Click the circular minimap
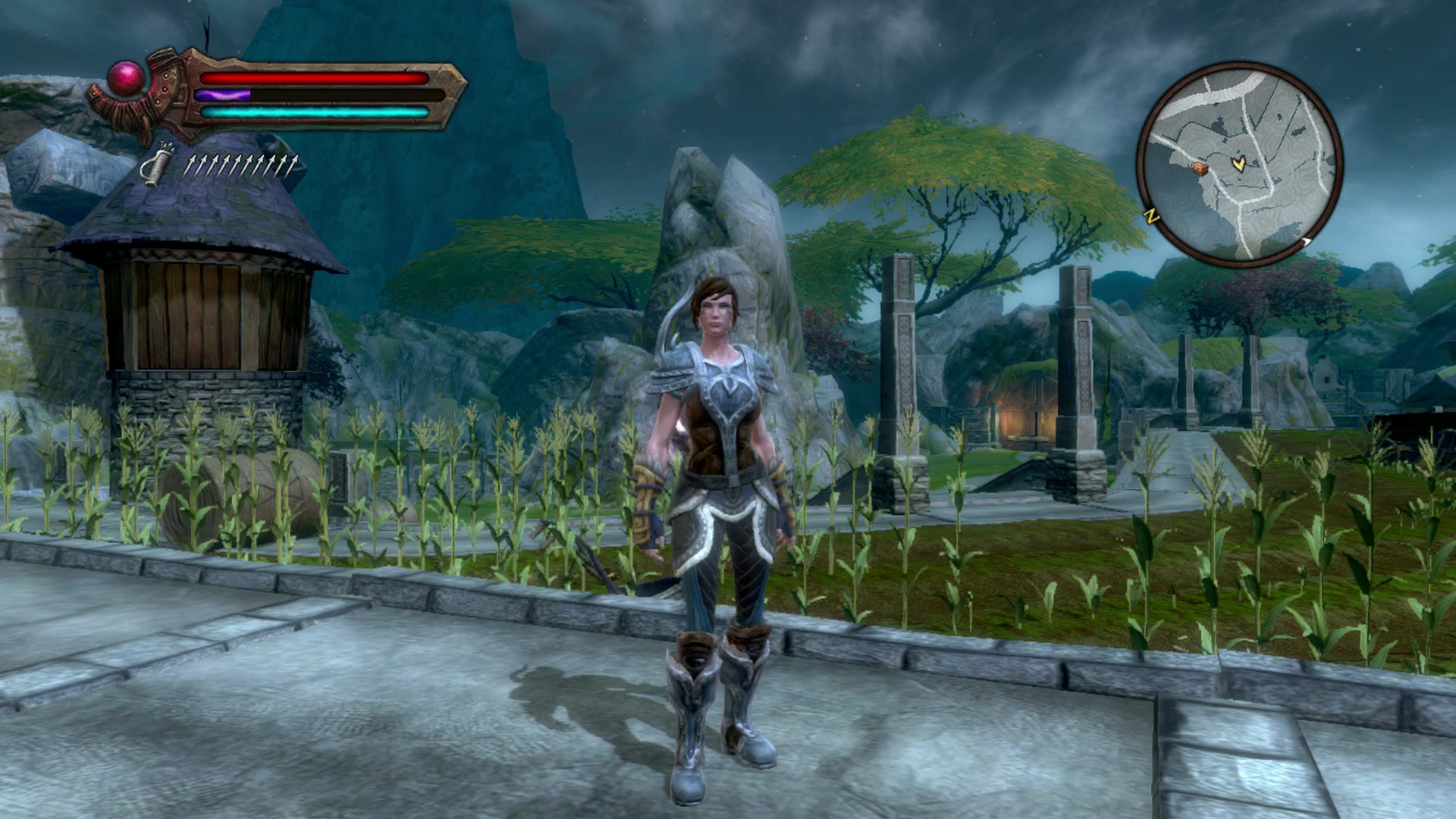The height and width of the screenshot is (819, 1456). point(1240,165)
